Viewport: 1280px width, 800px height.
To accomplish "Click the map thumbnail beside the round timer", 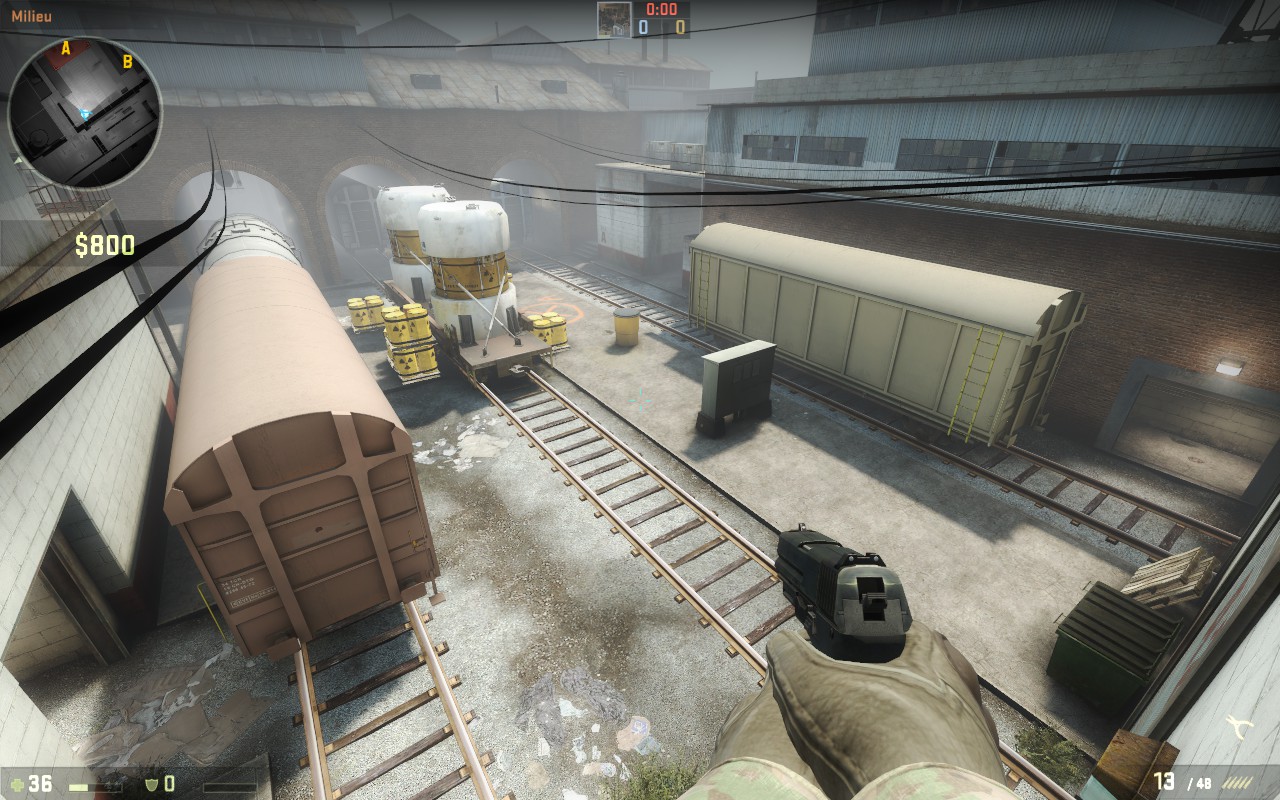I will 613,19.
